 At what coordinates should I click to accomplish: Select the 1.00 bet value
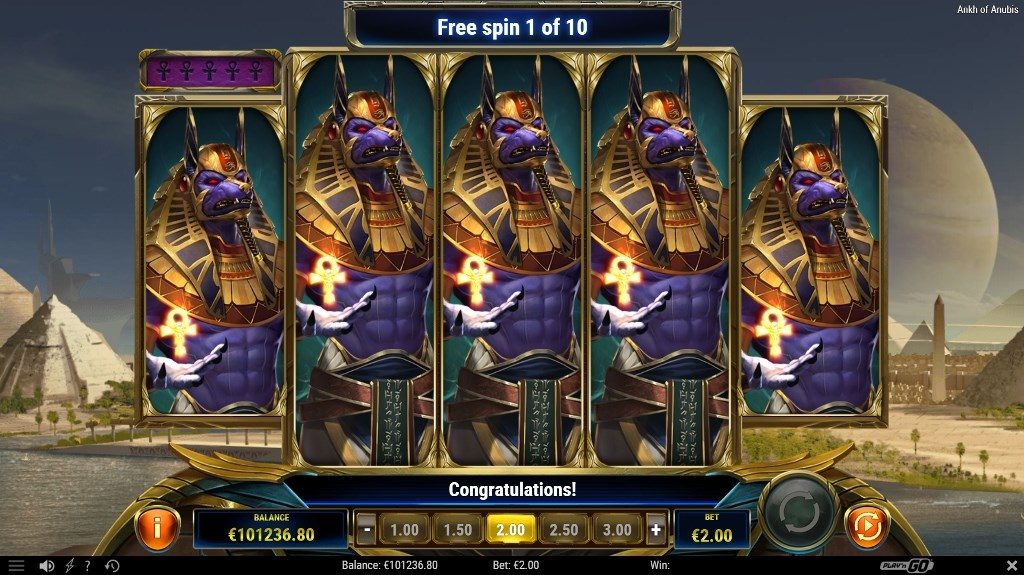pyautogui.click(x=404, y=530)
